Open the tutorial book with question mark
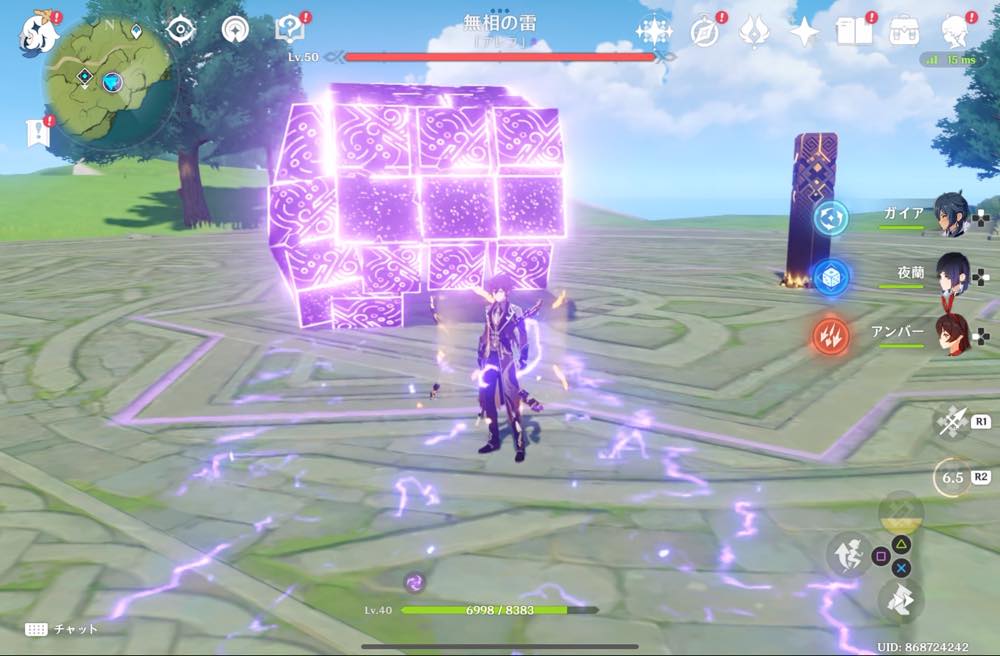The width and height of the screenshot is (1000, 656). click(289, 31)
